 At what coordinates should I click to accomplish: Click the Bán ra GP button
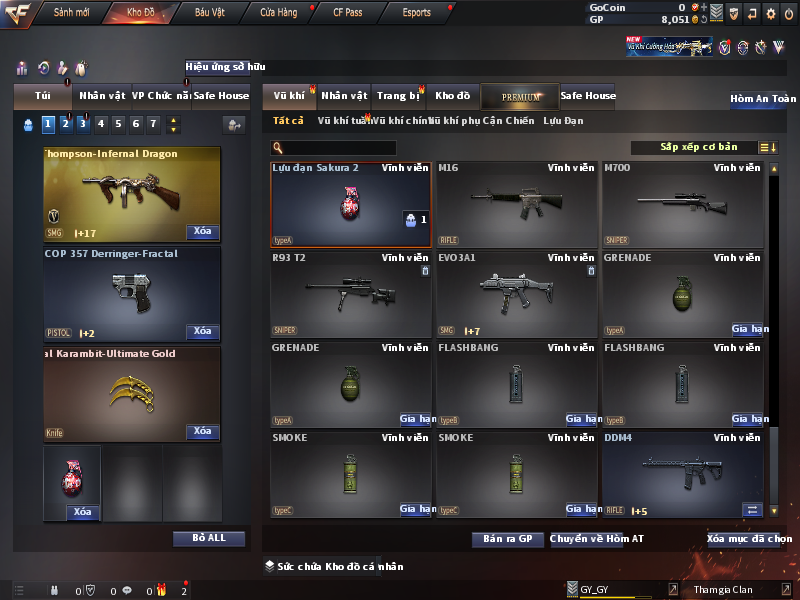tap(507, 539)
